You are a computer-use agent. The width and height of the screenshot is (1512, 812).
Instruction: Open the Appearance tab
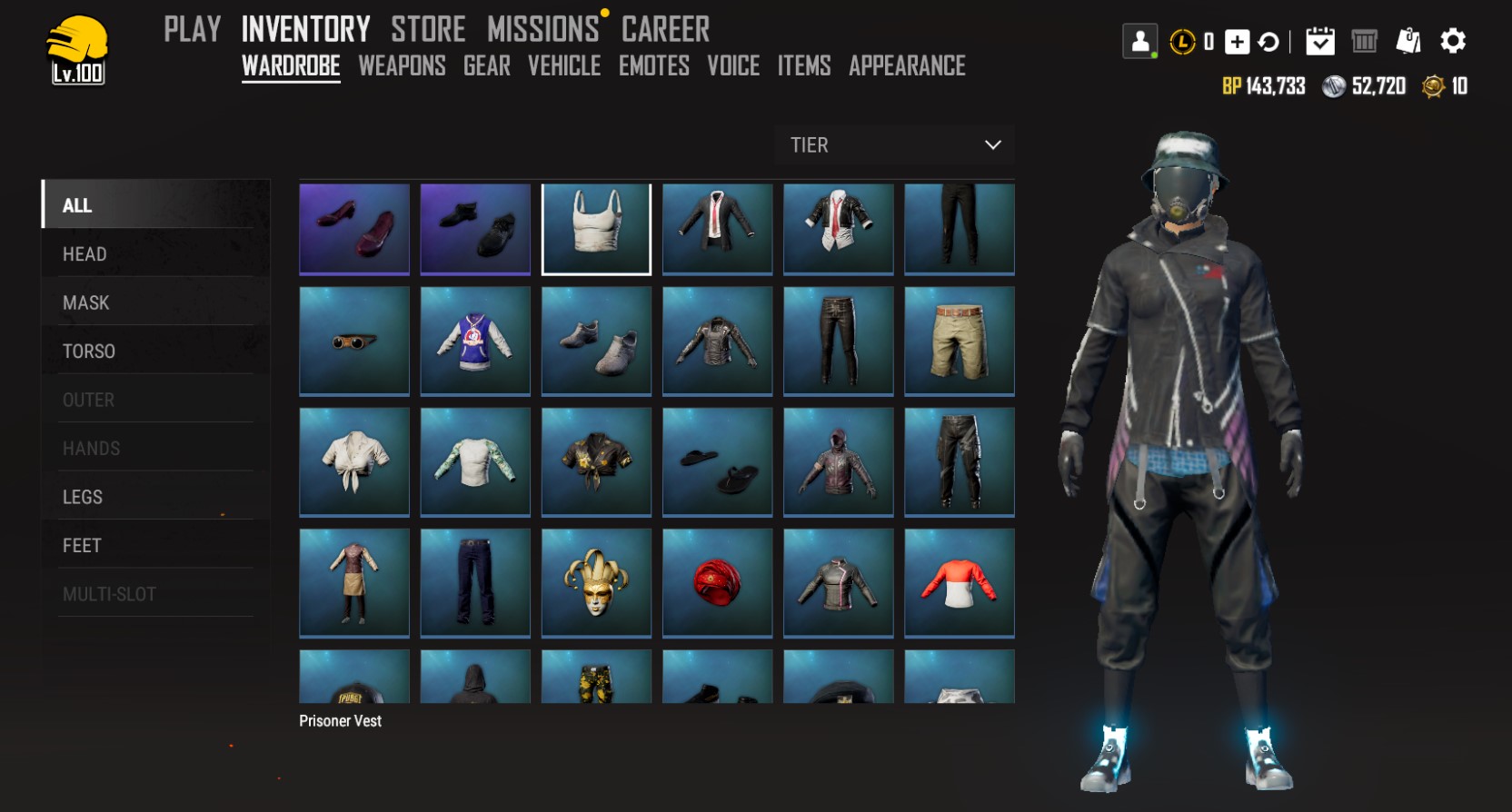pos(907,66)
